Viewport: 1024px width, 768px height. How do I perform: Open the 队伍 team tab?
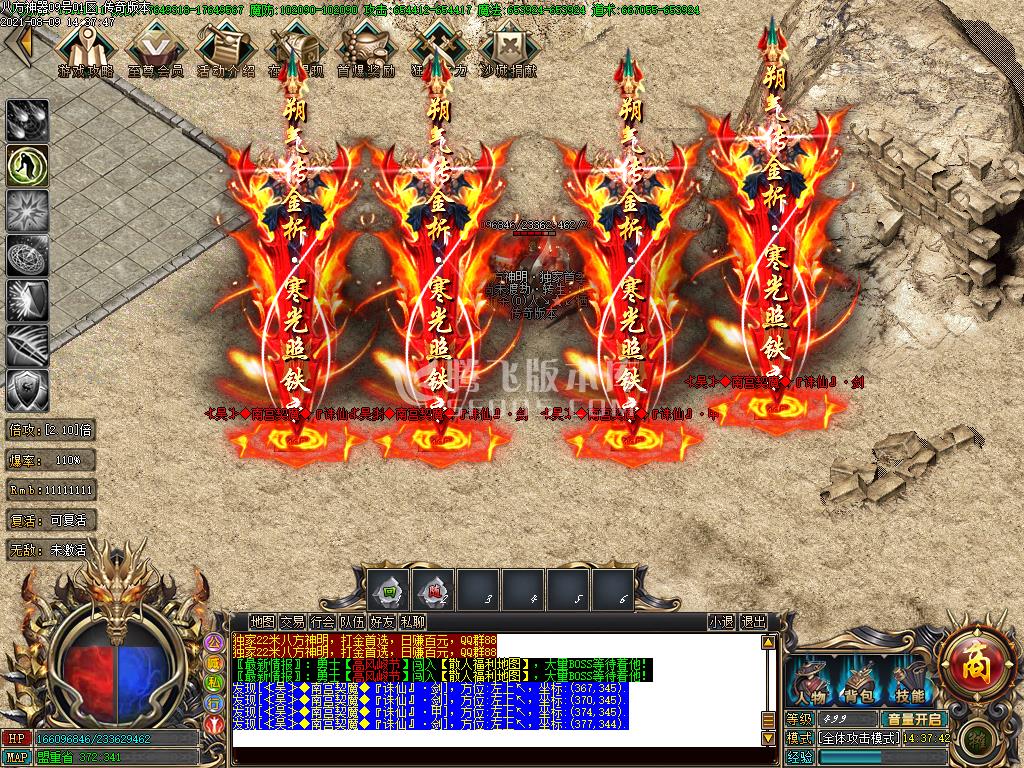coord(352,622)
